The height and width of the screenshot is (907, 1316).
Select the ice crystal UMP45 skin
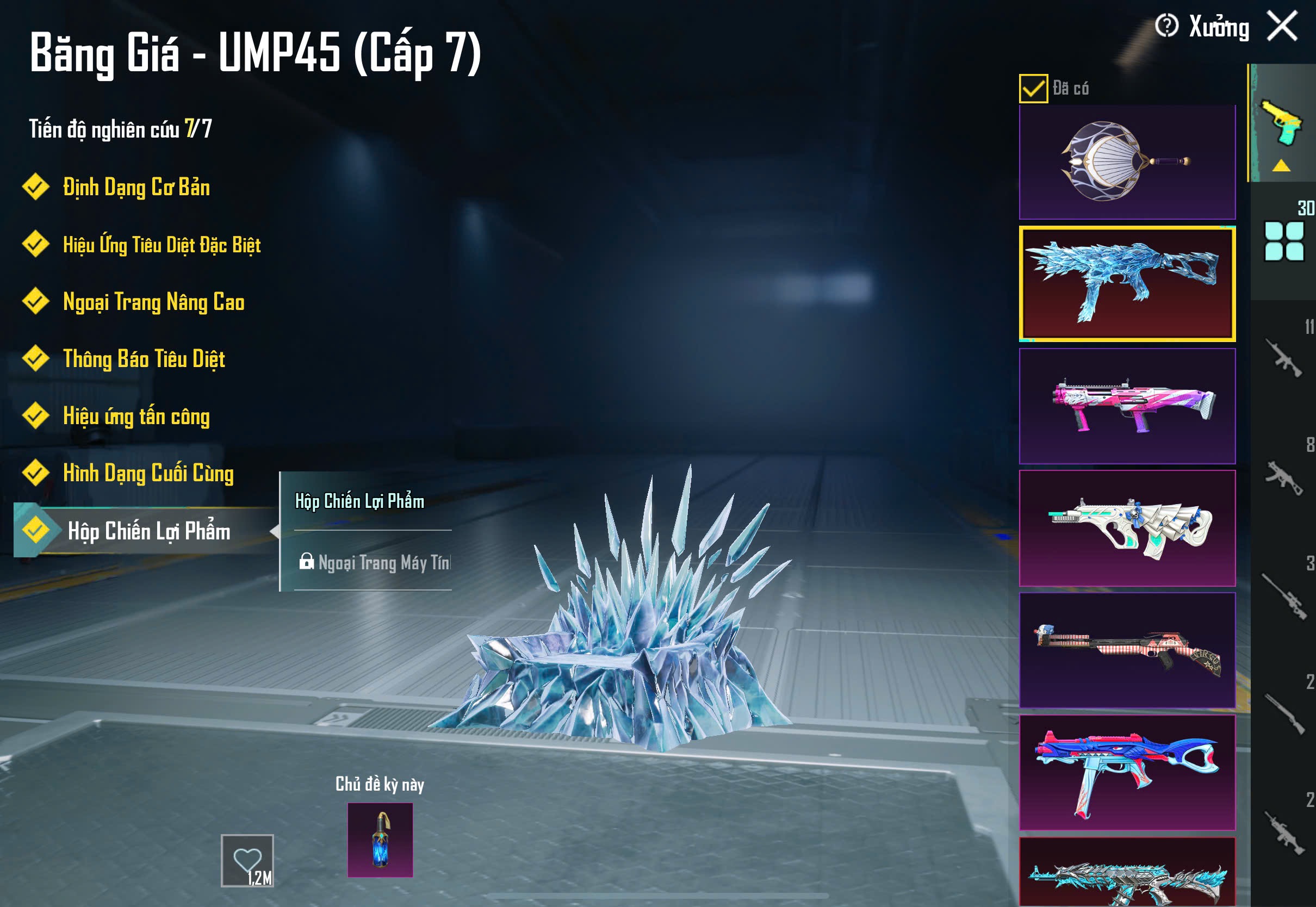[1127, 284]
